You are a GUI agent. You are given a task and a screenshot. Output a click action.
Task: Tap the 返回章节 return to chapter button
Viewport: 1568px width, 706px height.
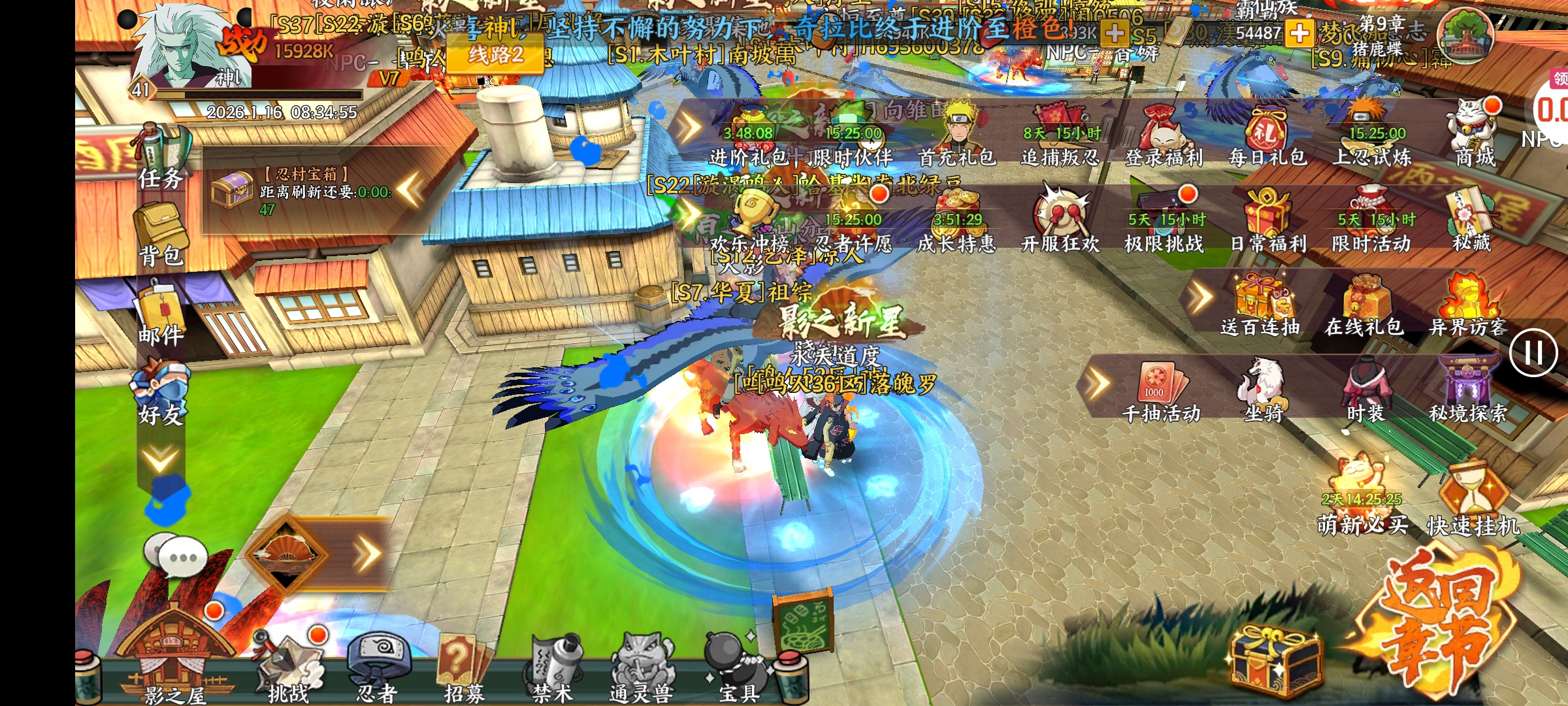(x=1437, y=628)
